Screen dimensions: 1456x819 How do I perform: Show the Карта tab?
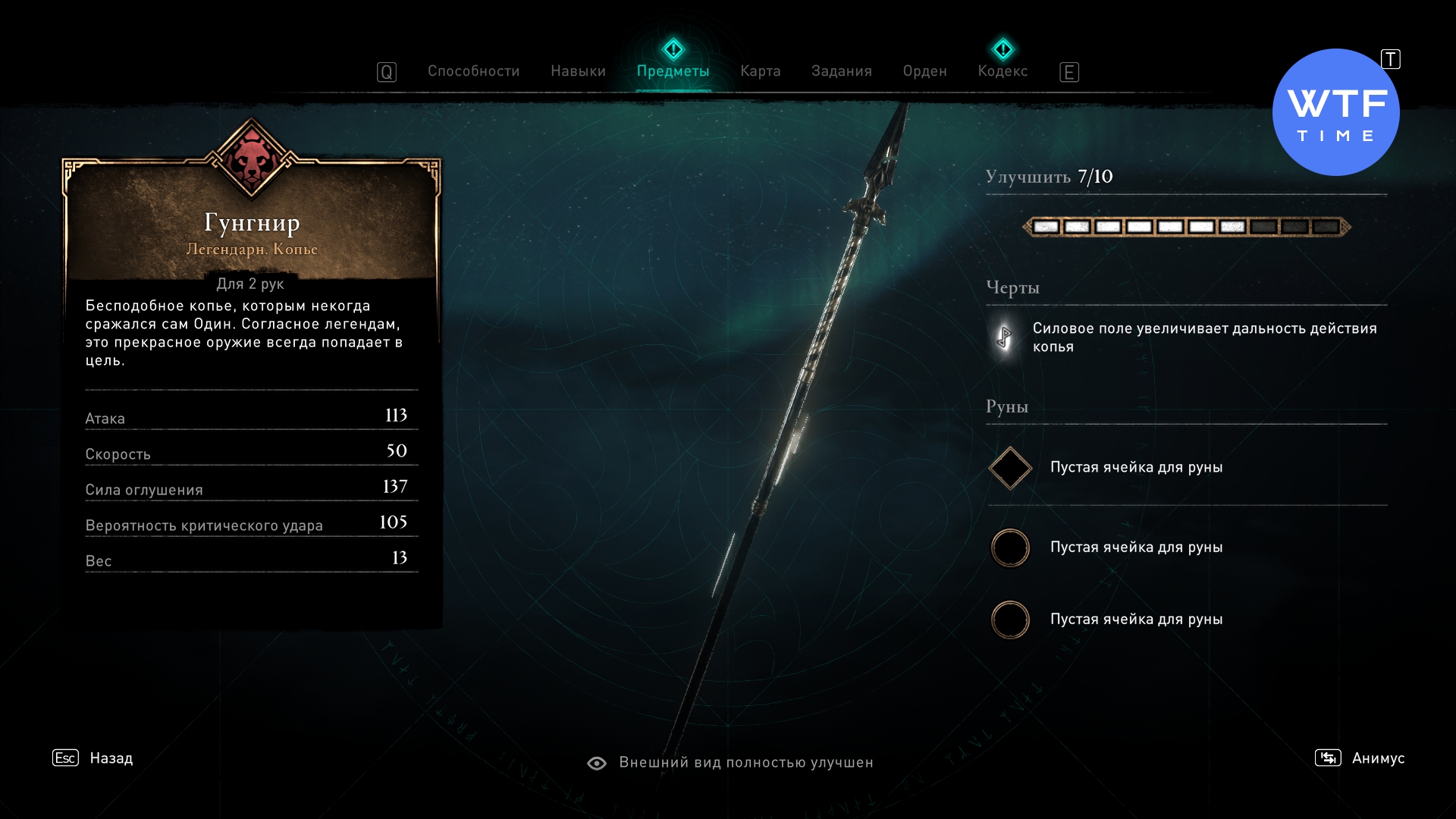point(760,71)
